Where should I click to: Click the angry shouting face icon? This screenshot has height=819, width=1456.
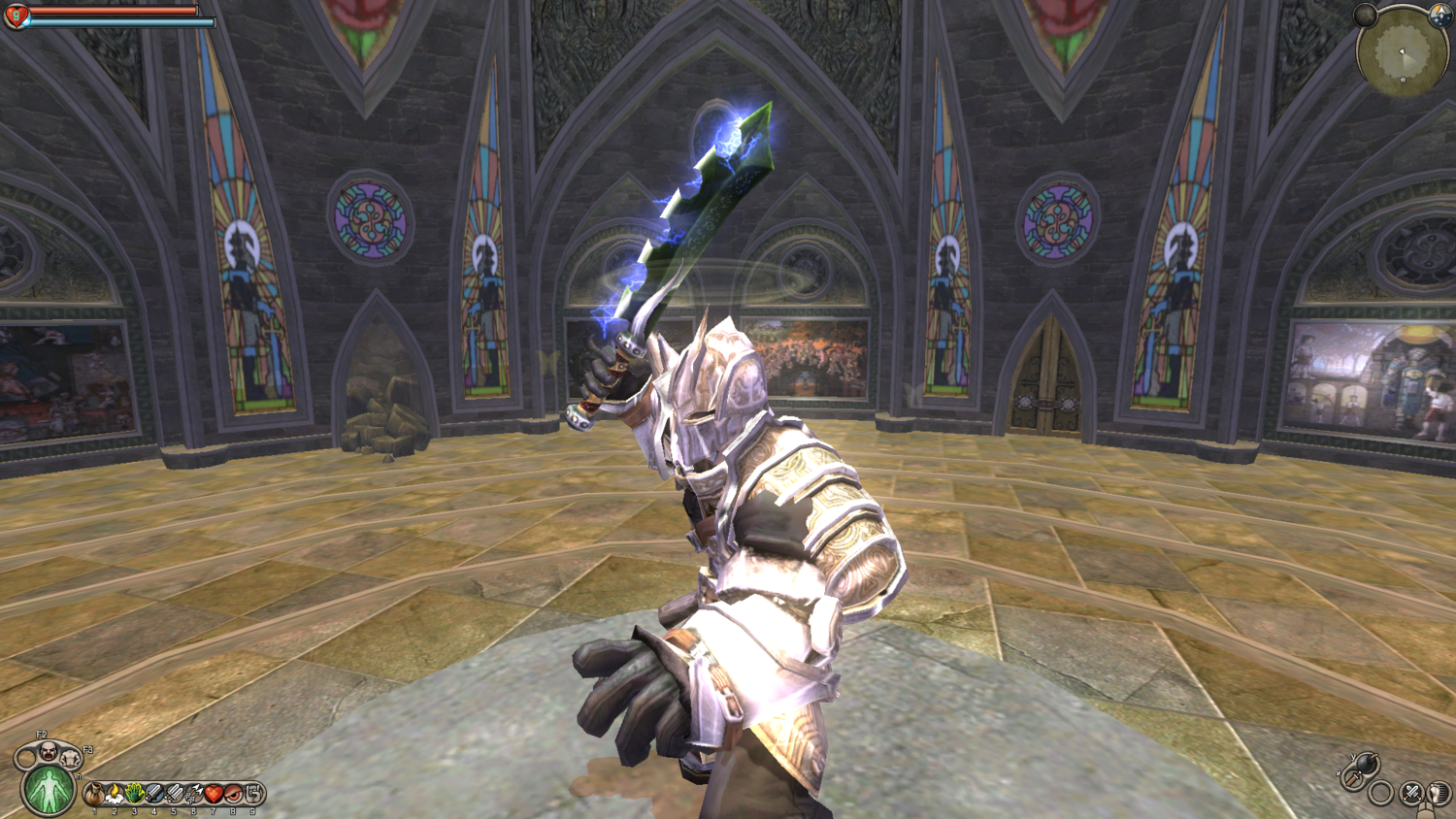click(48, 750)
